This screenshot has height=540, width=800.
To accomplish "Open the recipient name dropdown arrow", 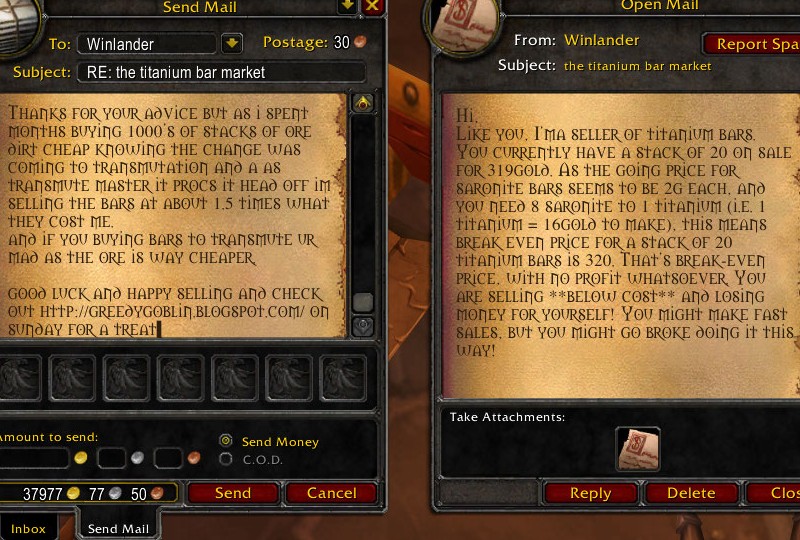I will tap(231, 43).
